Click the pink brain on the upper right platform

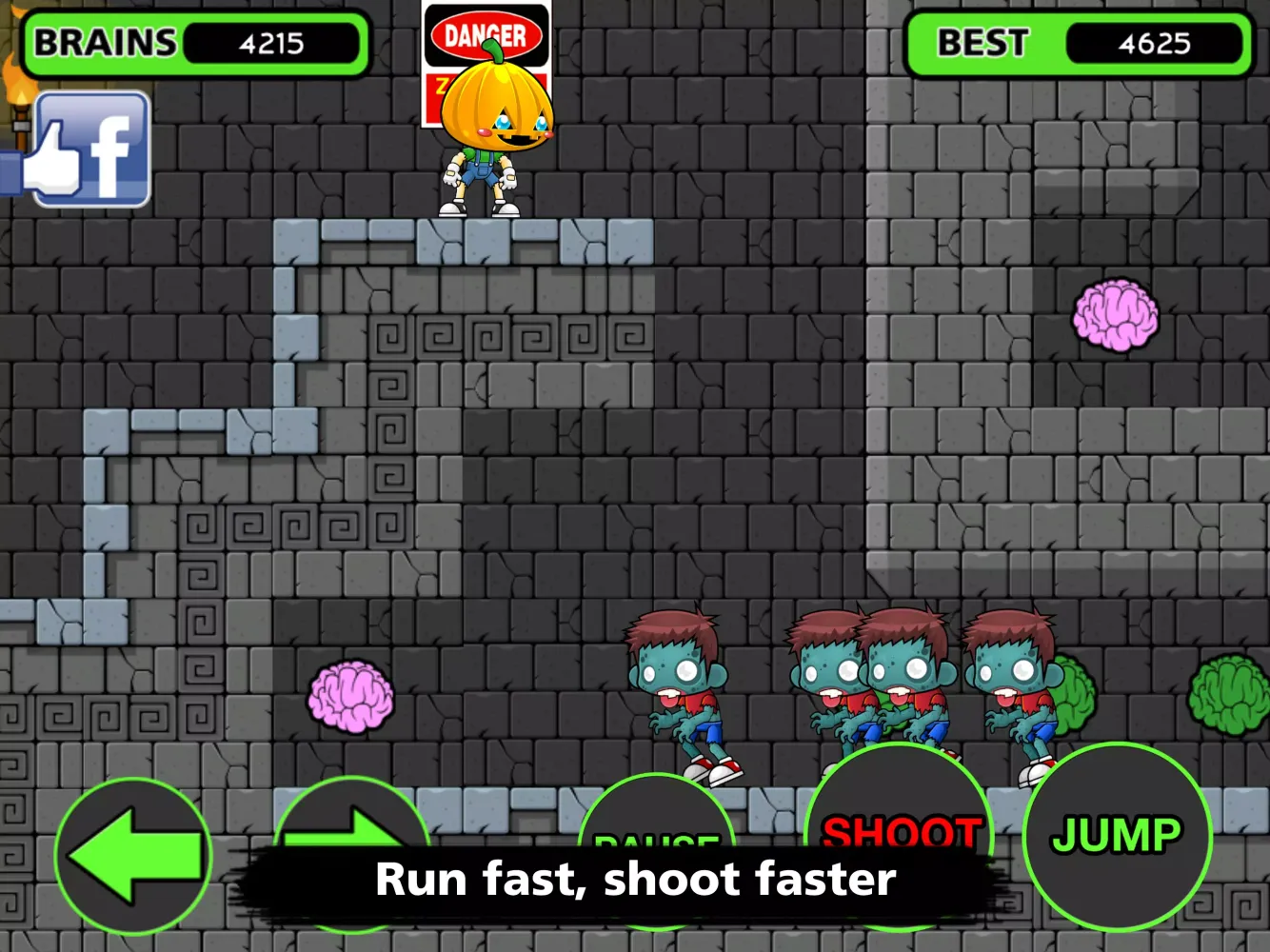click(x=1114, y=316)
